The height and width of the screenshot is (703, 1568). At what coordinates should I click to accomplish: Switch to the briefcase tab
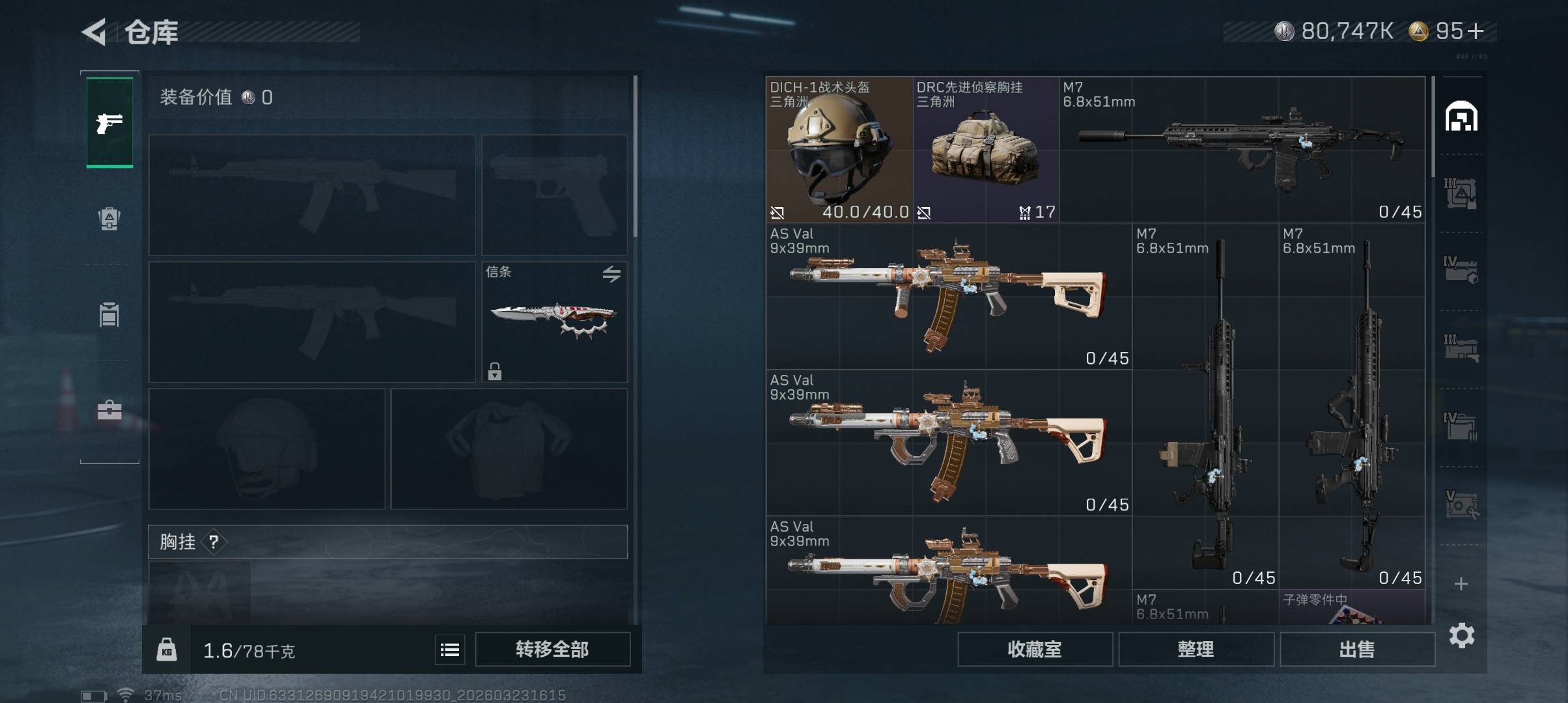109,410
